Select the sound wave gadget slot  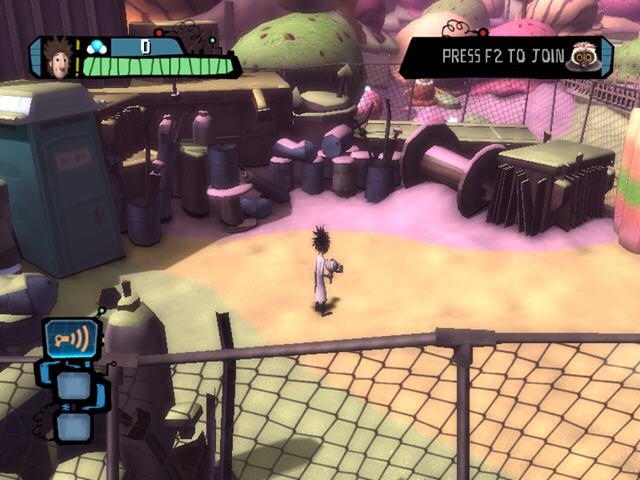(x=72, y=340)
